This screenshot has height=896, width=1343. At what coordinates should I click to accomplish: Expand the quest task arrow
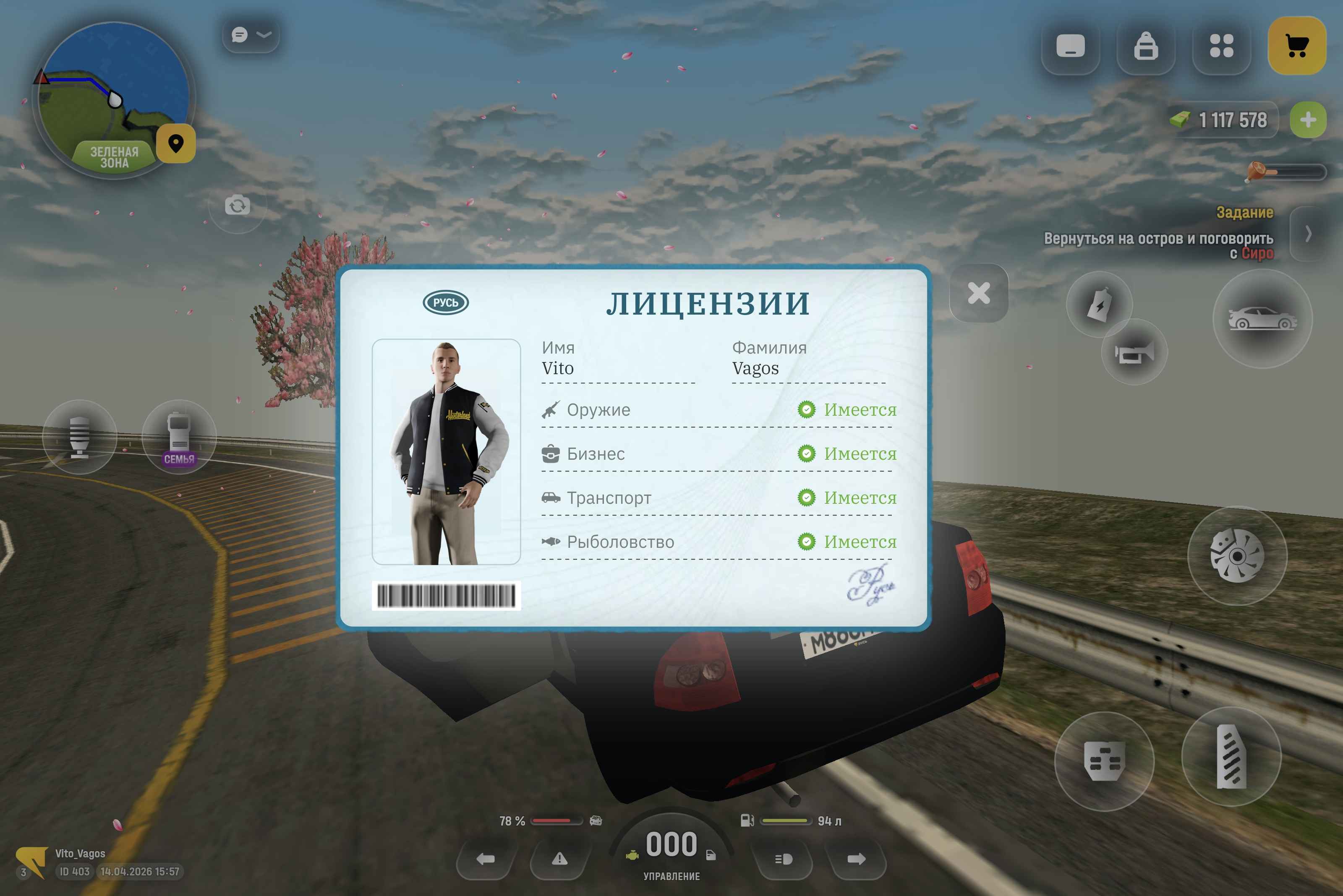click(1308, 234)
